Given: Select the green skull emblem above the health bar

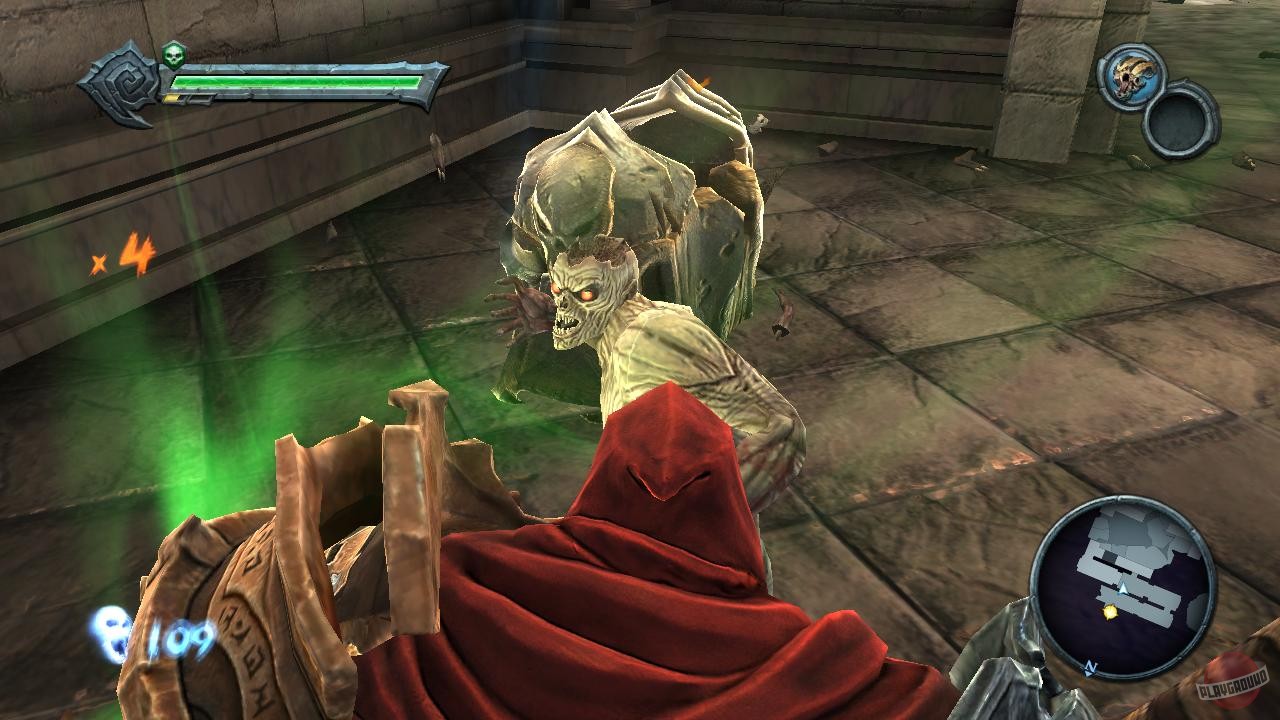Looking at the screenshot, I should click(x=174, y=54).
